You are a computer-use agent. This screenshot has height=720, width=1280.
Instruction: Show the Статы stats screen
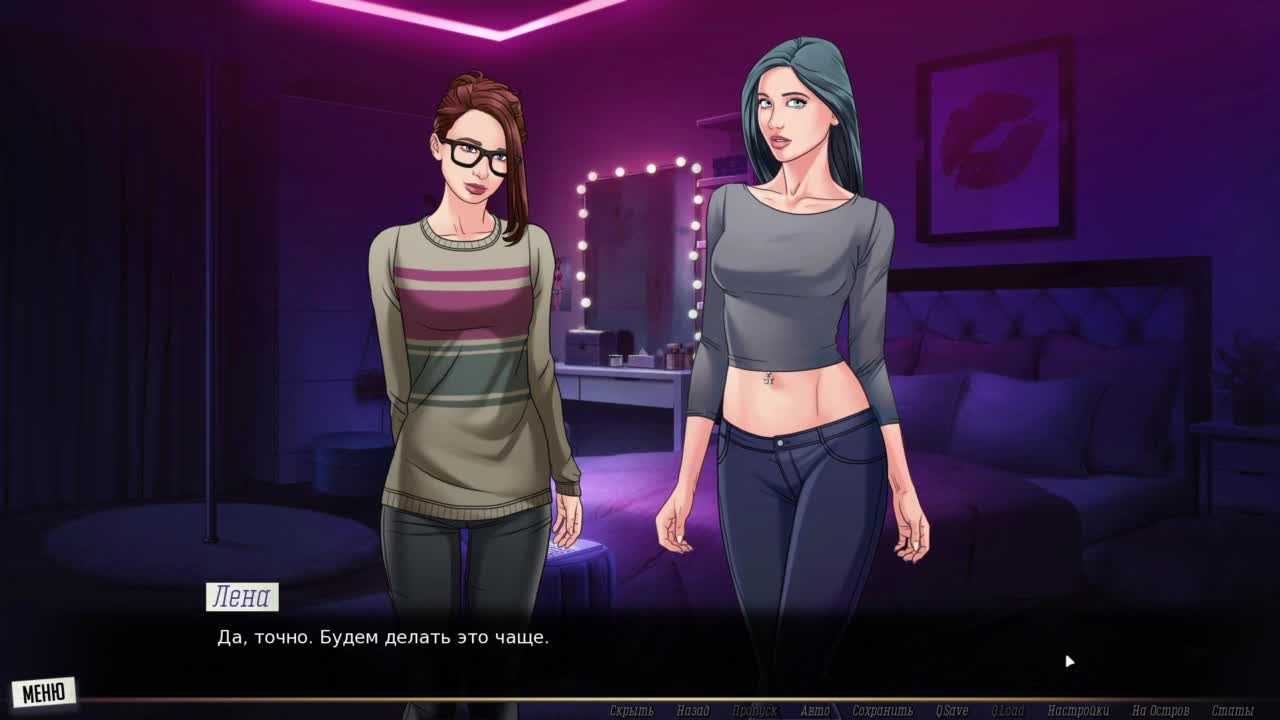(1232, 711)
